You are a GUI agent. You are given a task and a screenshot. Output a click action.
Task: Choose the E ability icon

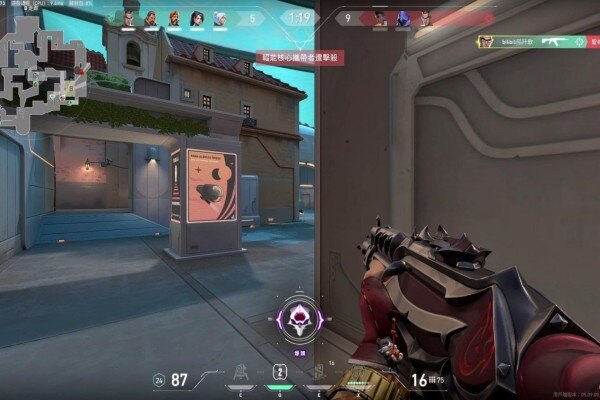point(320,372)
